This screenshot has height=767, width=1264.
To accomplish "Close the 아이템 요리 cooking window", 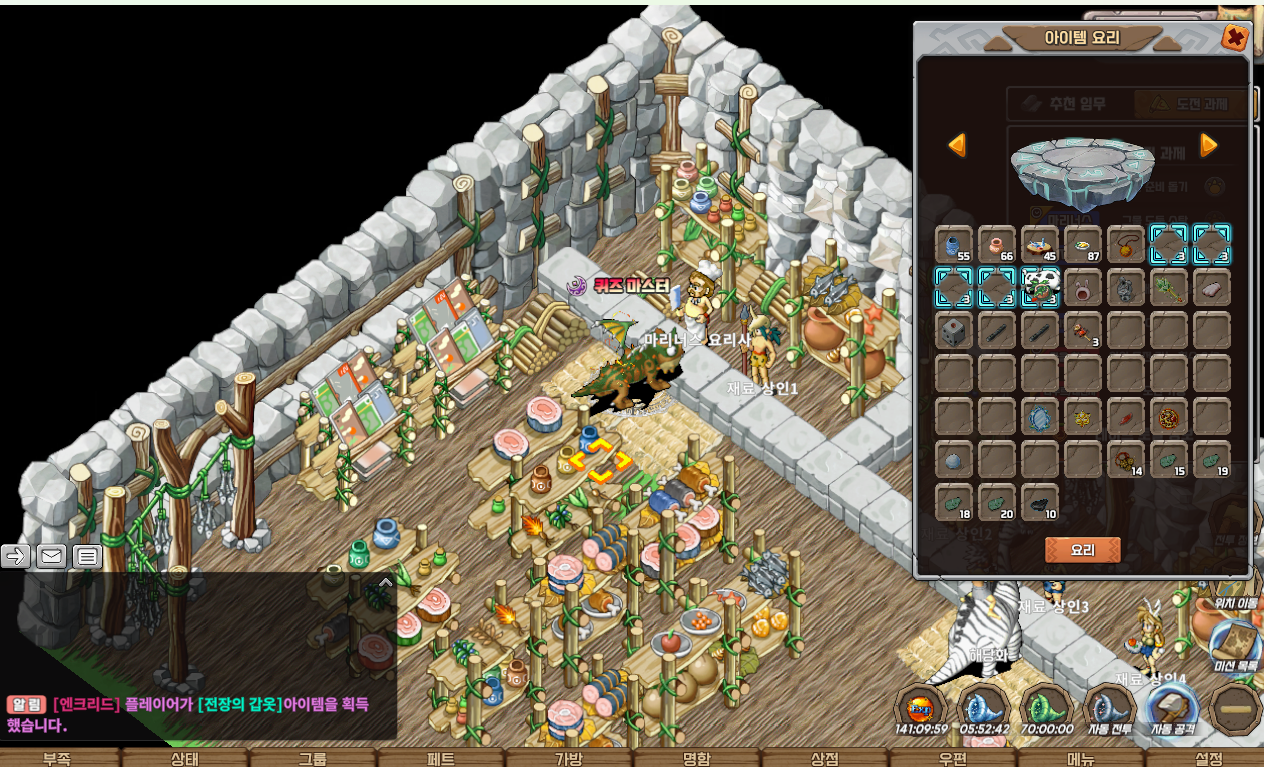I will point(1235,38).
